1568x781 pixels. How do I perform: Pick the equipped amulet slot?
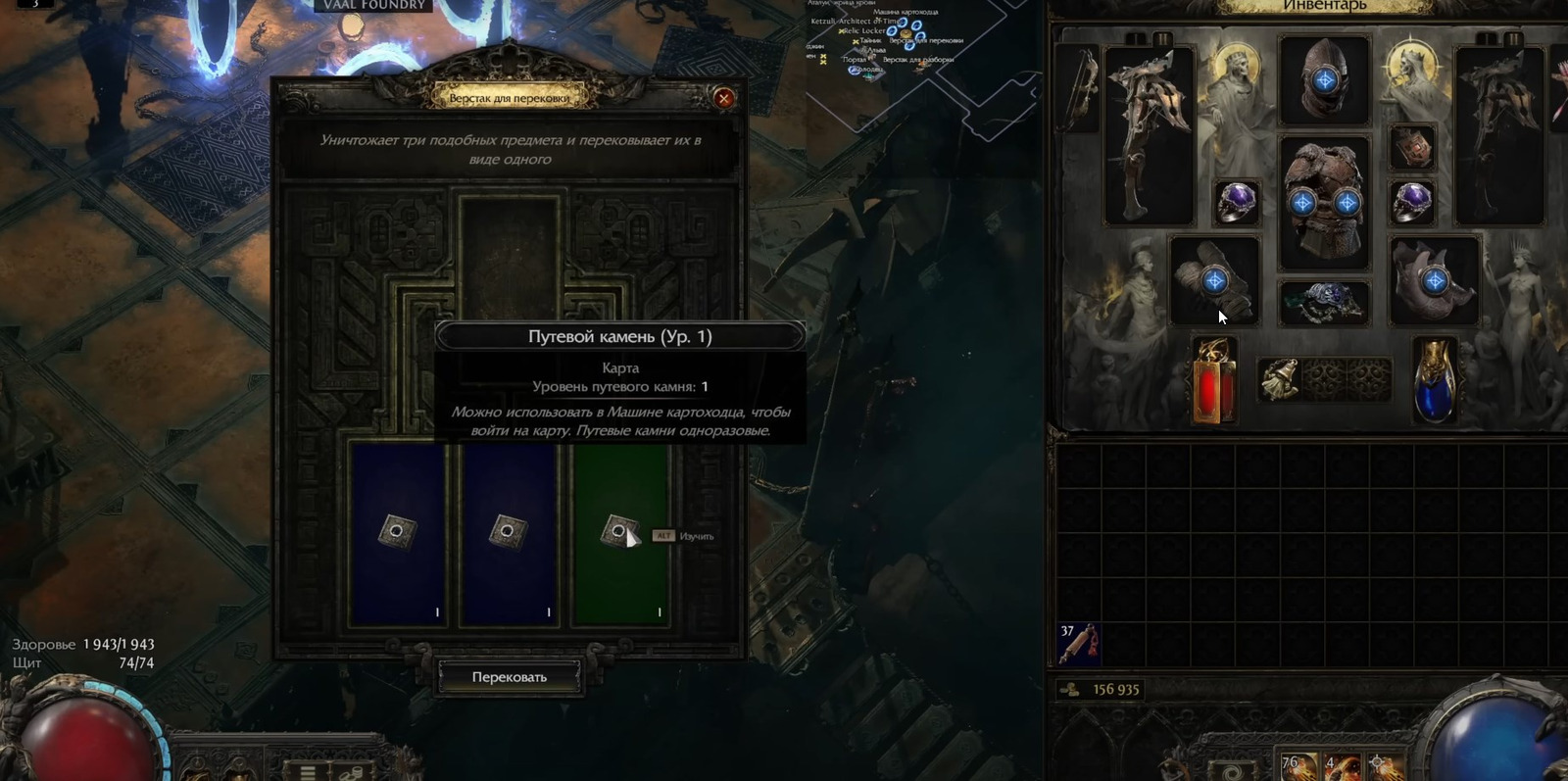[1412, 147]
